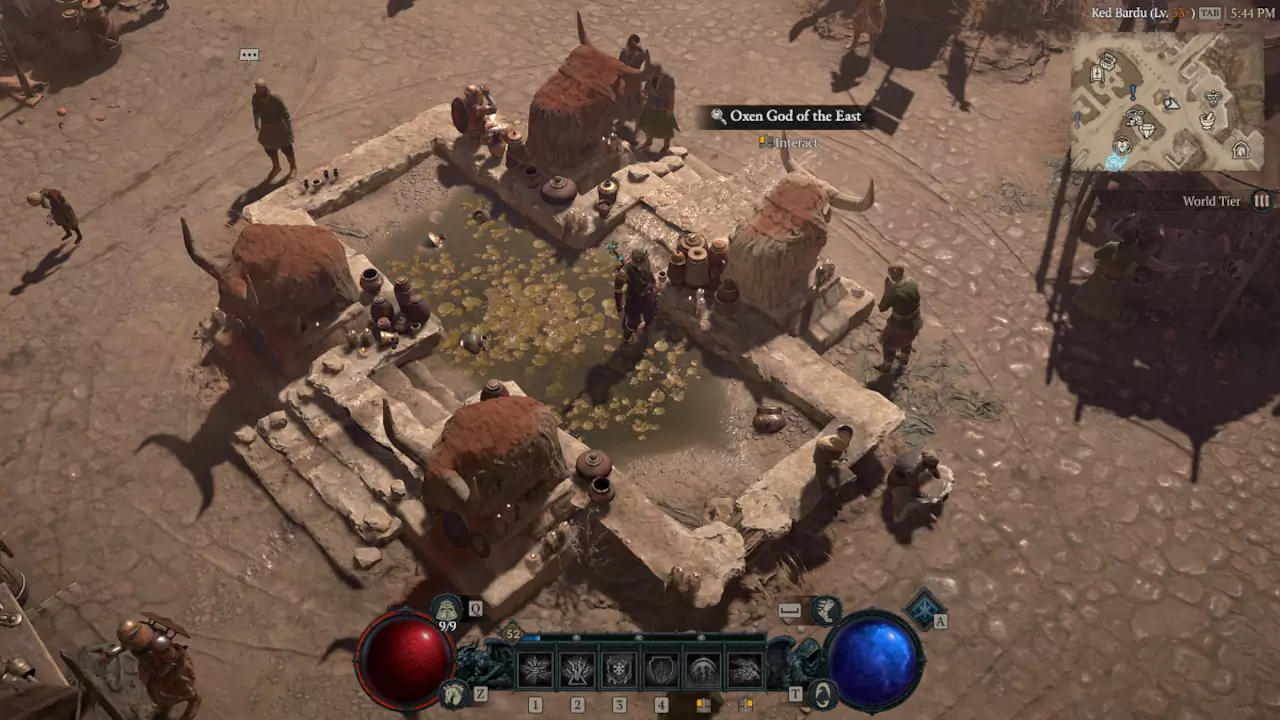Open the skill assignment diamond icon
The height and width of the screenshot is (720, 1280).
[x=925, y=609]
